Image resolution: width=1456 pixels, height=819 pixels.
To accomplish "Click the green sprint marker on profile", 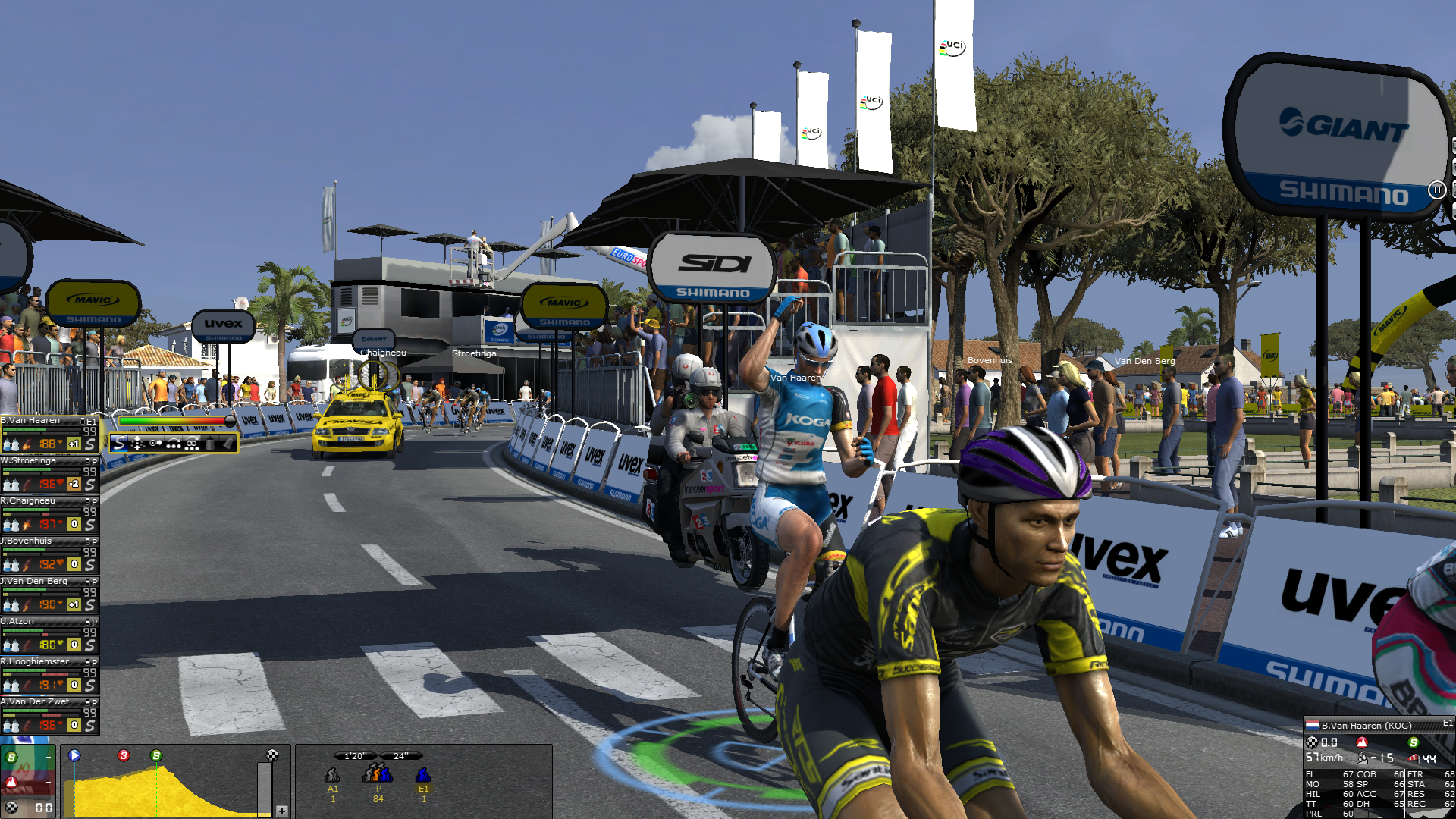I will click(x=156, y=755).
